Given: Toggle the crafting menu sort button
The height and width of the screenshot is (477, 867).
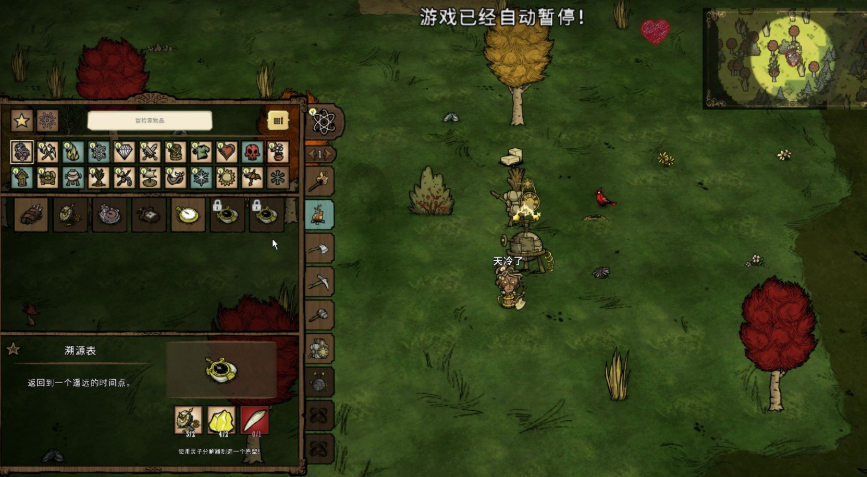Looking at the screenshot, I should tap(279, 120).
